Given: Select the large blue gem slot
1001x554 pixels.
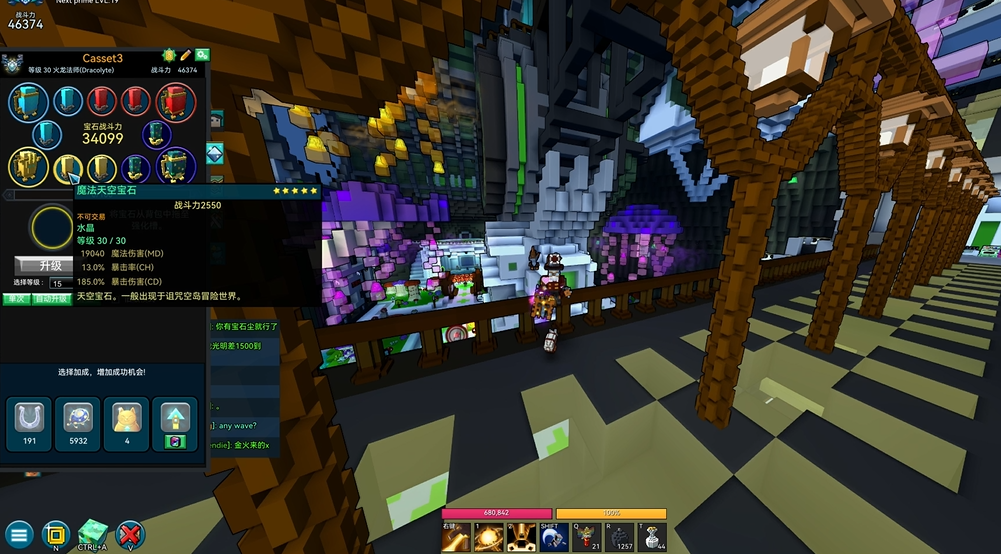Looking at the screenshot, I should 28,101.
